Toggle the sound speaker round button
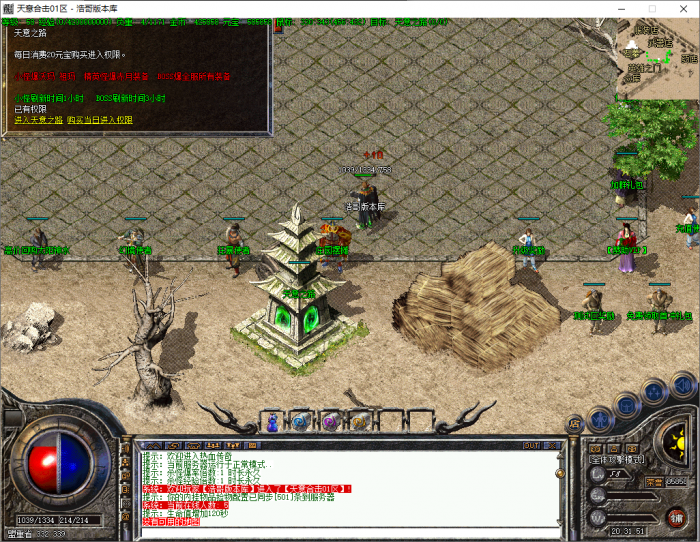The height and width of the screenshot is (542, 700). click(683, 383)
